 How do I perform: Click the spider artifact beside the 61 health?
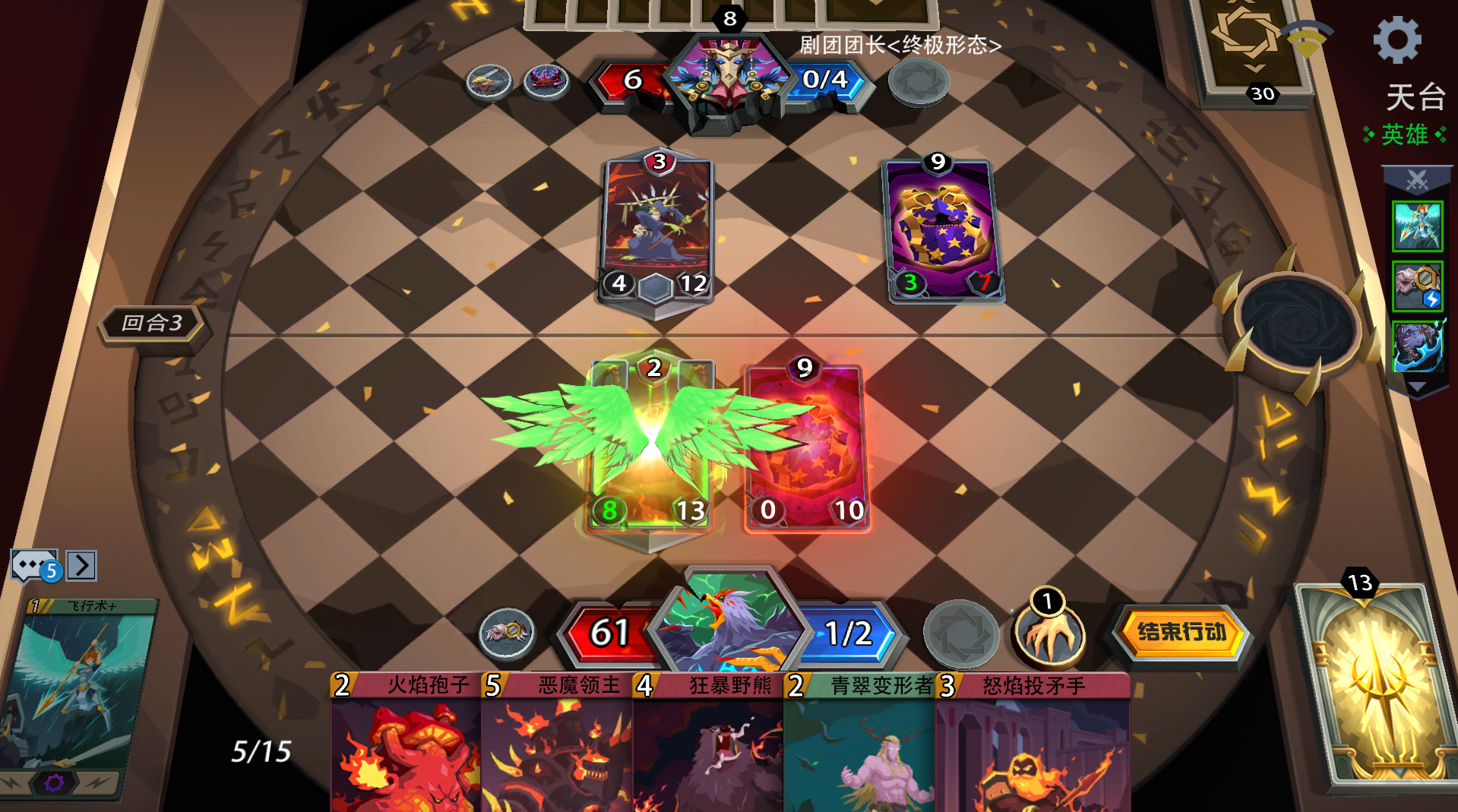pos(507,632)
